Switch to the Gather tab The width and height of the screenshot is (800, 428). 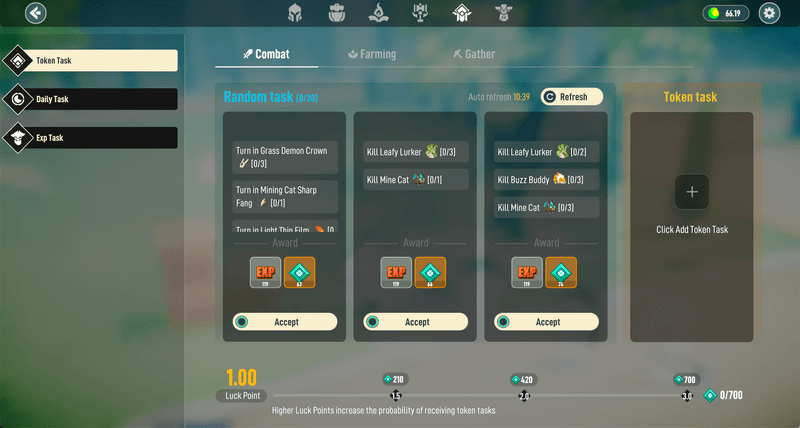click(x=473, y=54)
